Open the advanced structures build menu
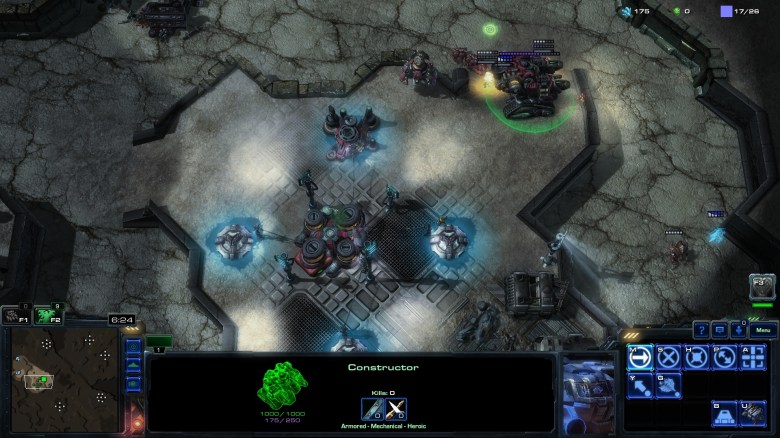This screenshot has height=438, width=780. tap(751, 412)
